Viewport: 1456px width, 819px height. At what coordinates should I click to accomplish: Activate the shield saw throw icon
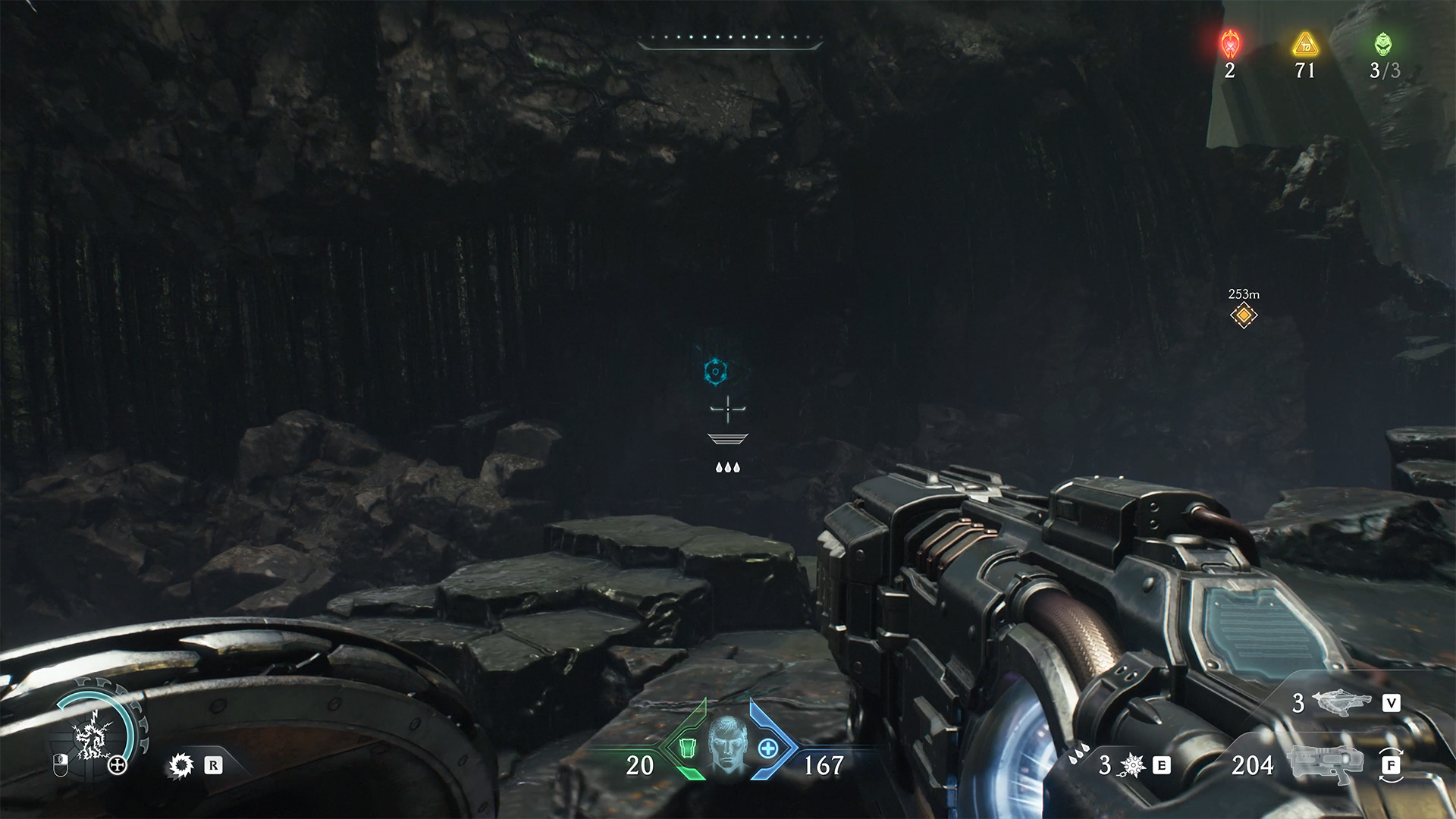coord(180,766)
